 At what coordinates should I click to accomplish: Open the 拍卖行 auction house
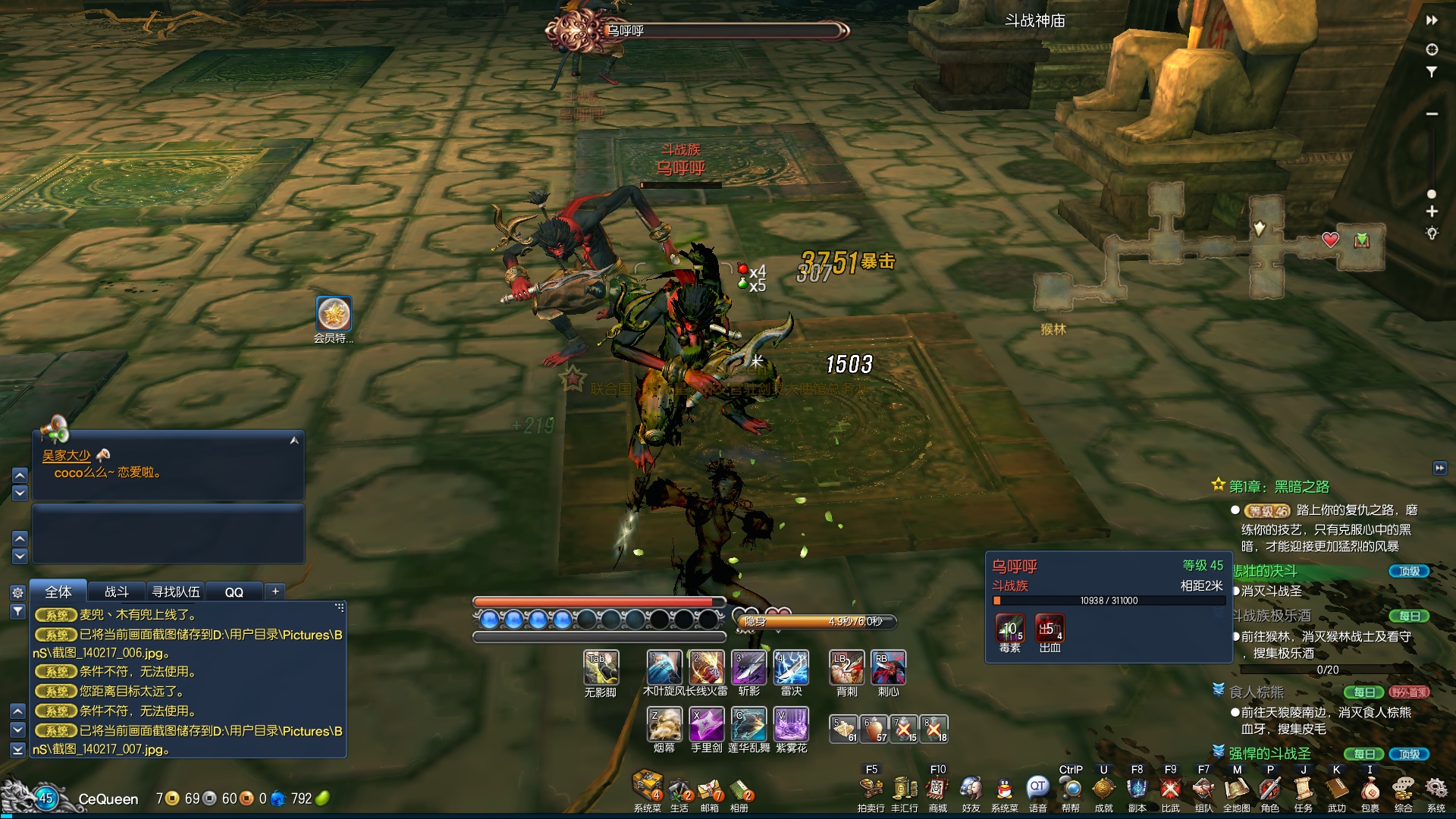[871, 789]
